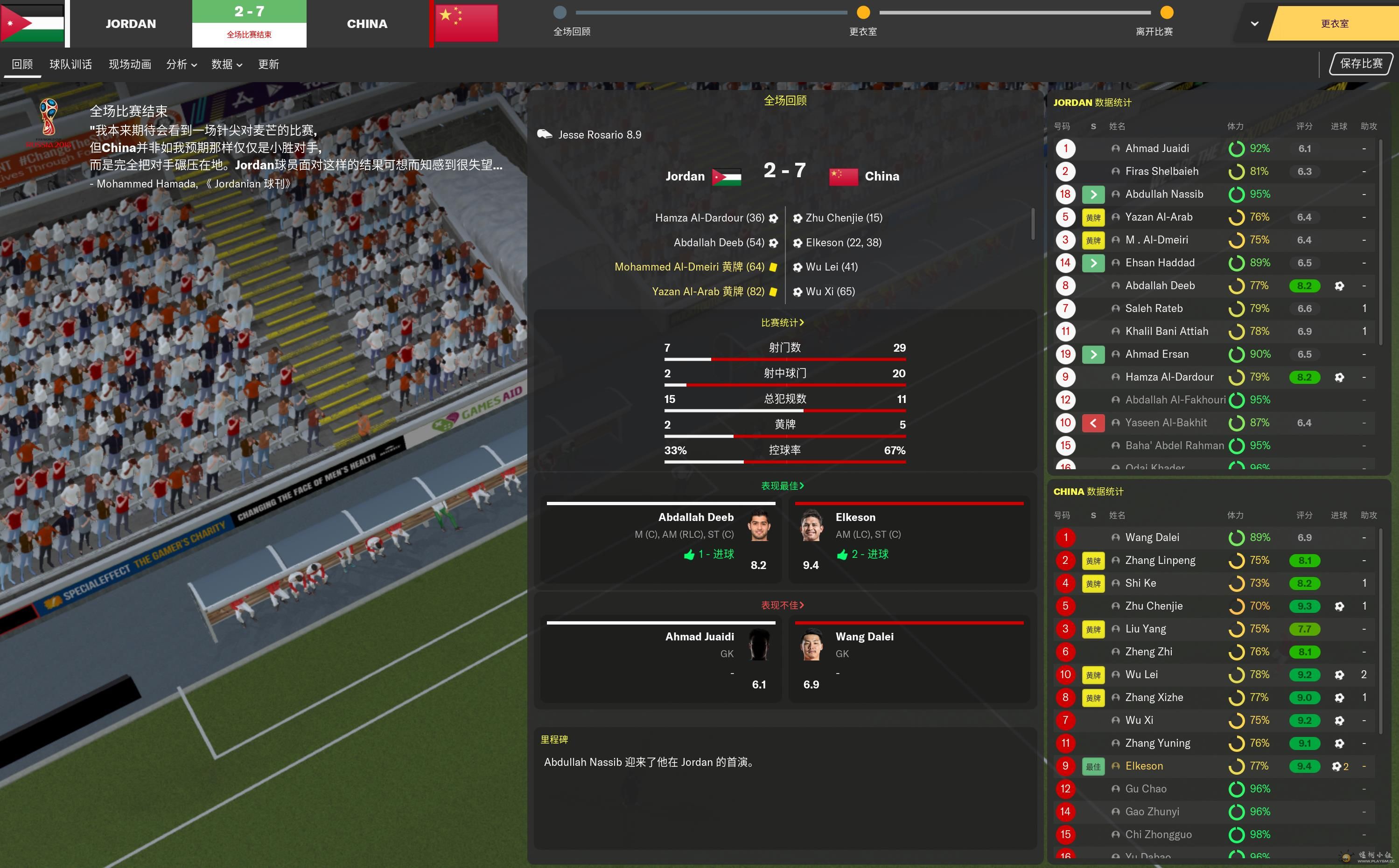Open the 比赛统计 match stats link
The width and height of the screenshot is (1399, 868).
[x=782, y=323]
